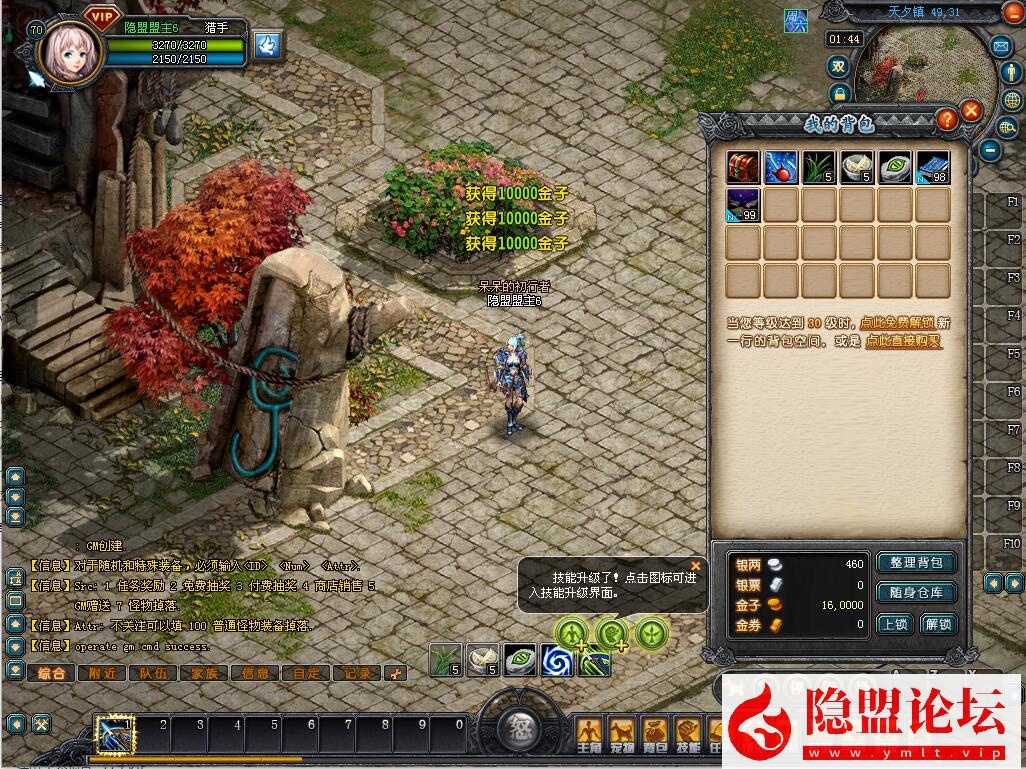Screen dimensions: 1026x769
Task: Choose the 点此直接购买 direct purchase link
Action: [x=903, y=341]
